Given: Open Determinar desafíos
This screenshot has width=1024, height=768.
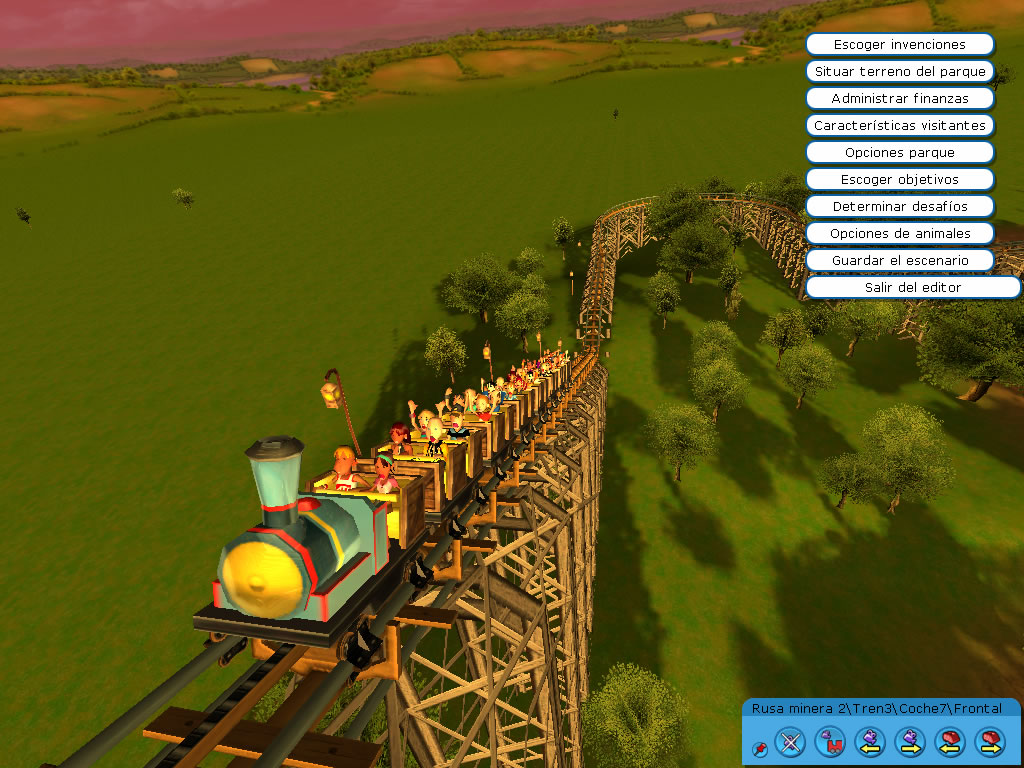Looking at the screenshot, I should [899, 206].
